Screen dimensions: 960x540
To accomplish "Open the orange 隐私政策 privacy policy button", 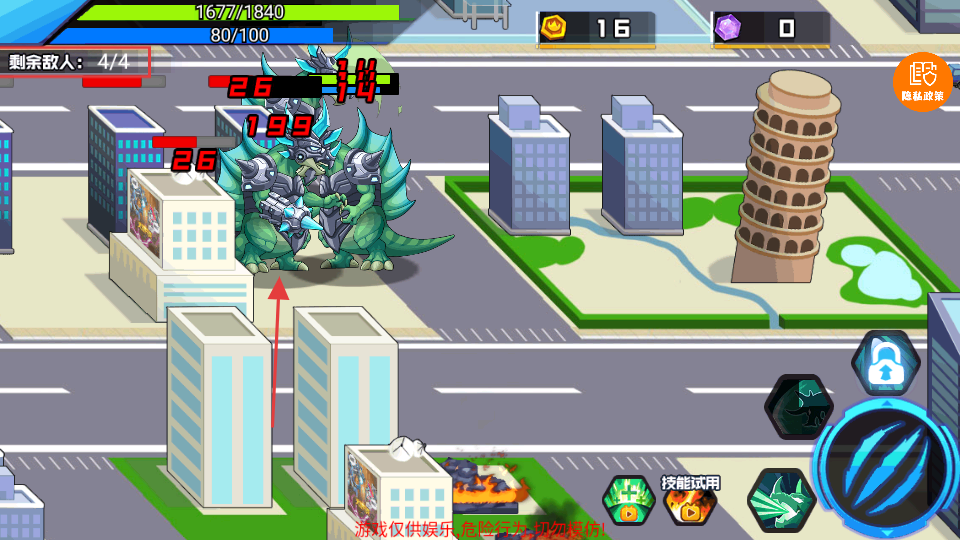I will (x=922, y=81).
